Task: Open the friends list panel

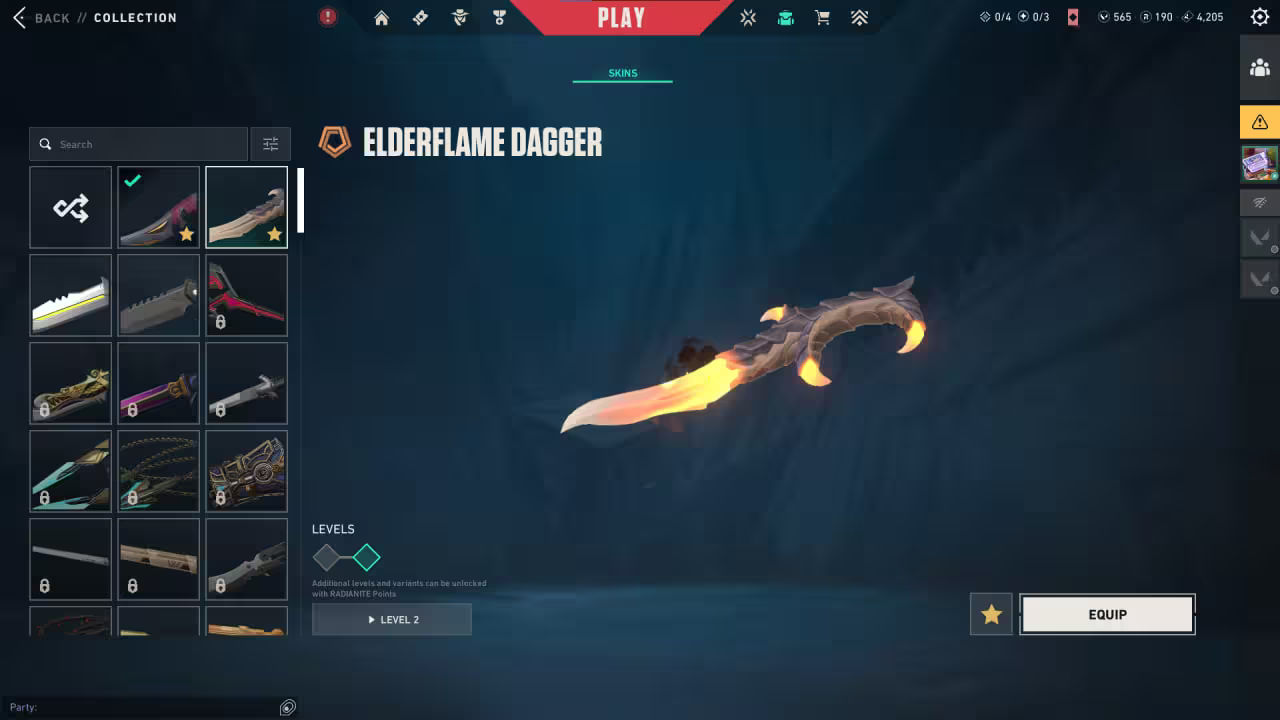Action: point(1259,68)
